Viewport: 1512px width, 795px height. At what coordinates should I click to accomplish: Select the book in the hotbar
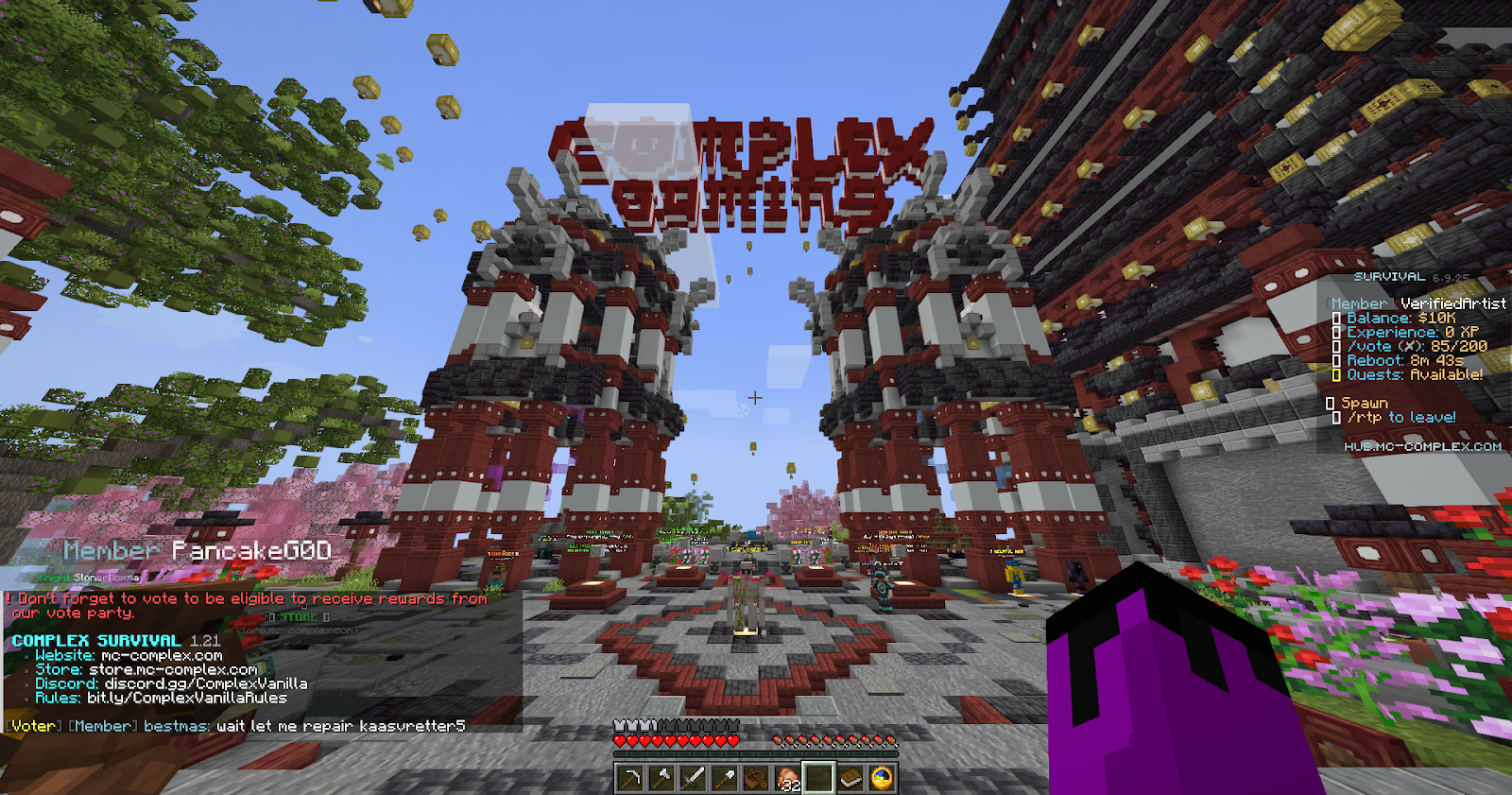coord(851,777)
